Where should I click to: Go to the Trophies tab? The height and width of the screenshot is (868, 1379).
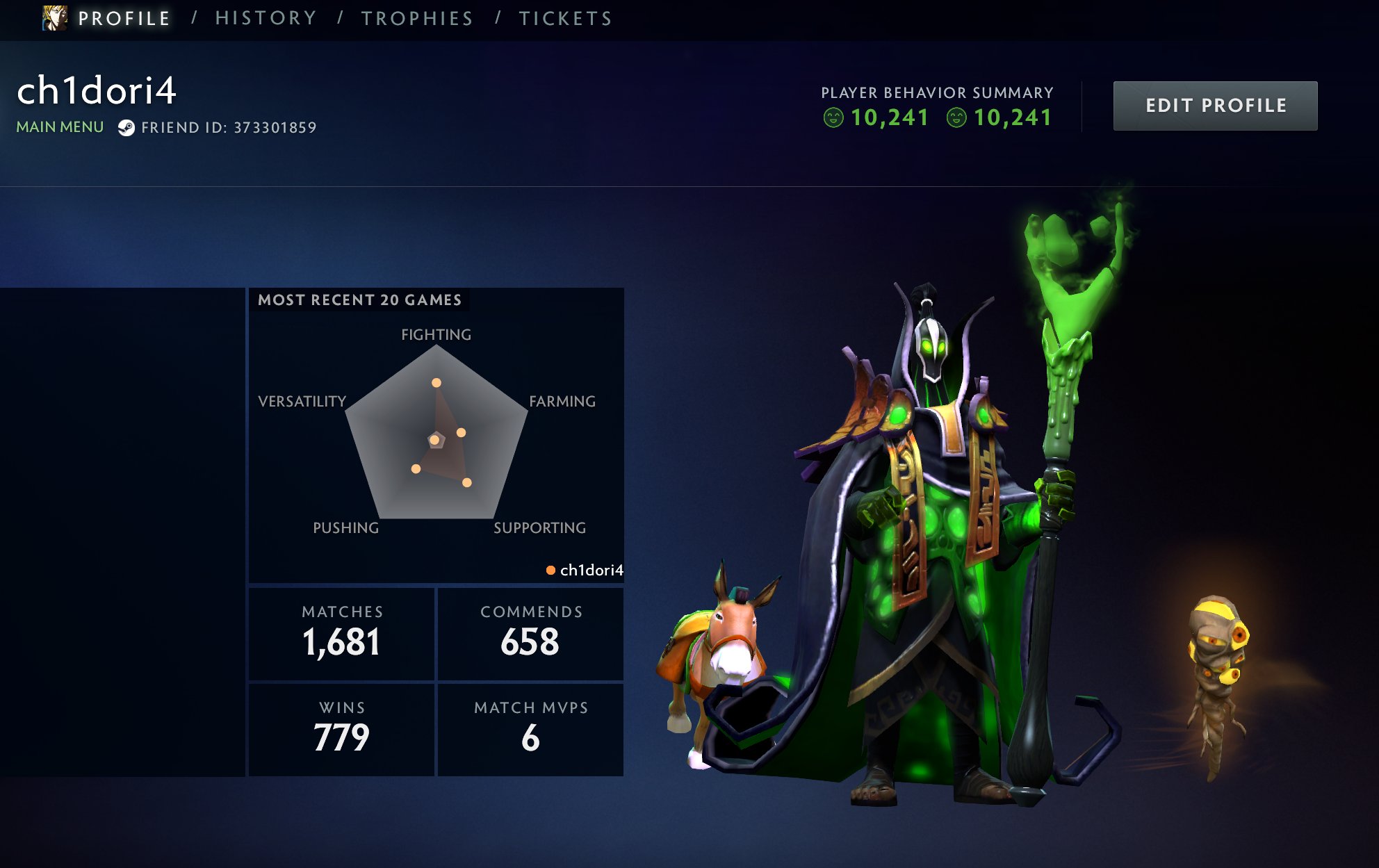point(417,19)
